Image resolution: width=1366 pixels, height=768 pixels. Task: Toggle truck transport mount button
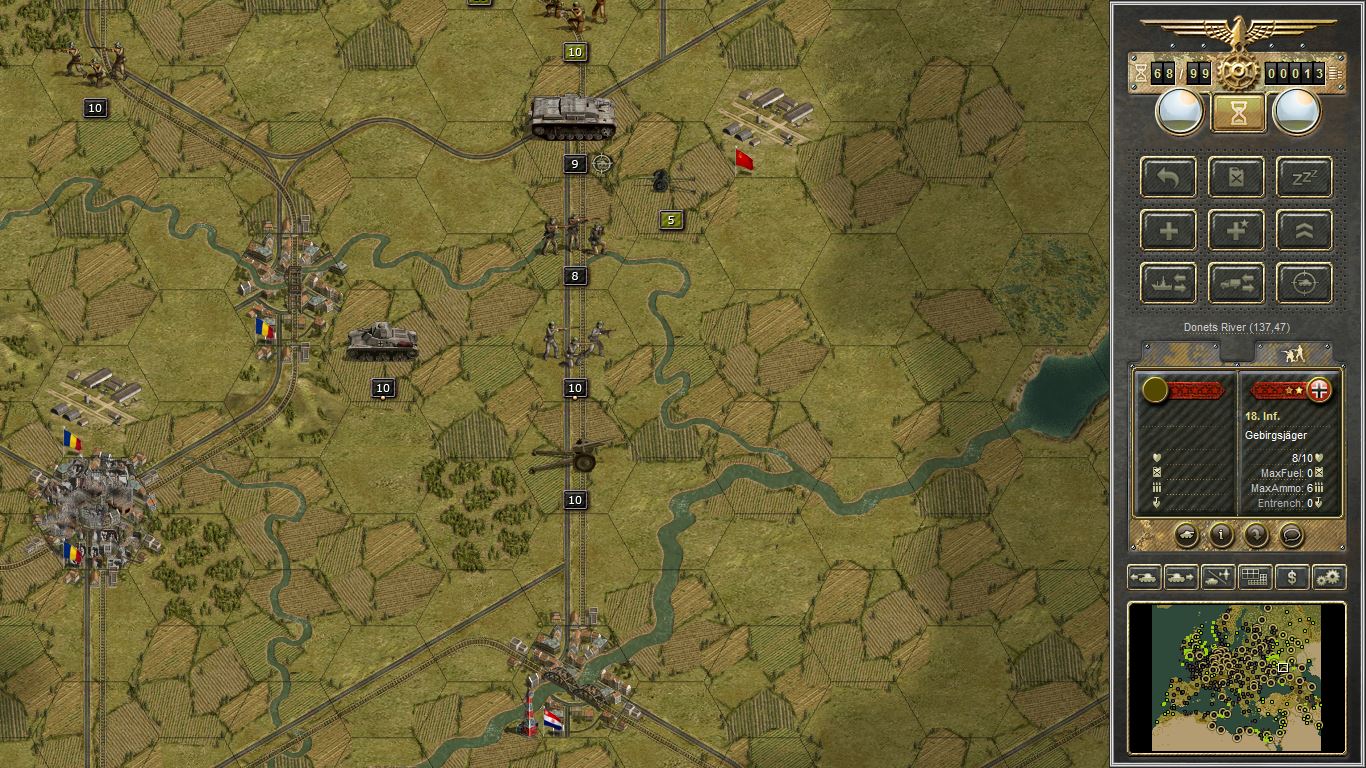(x=1236, y=284)
